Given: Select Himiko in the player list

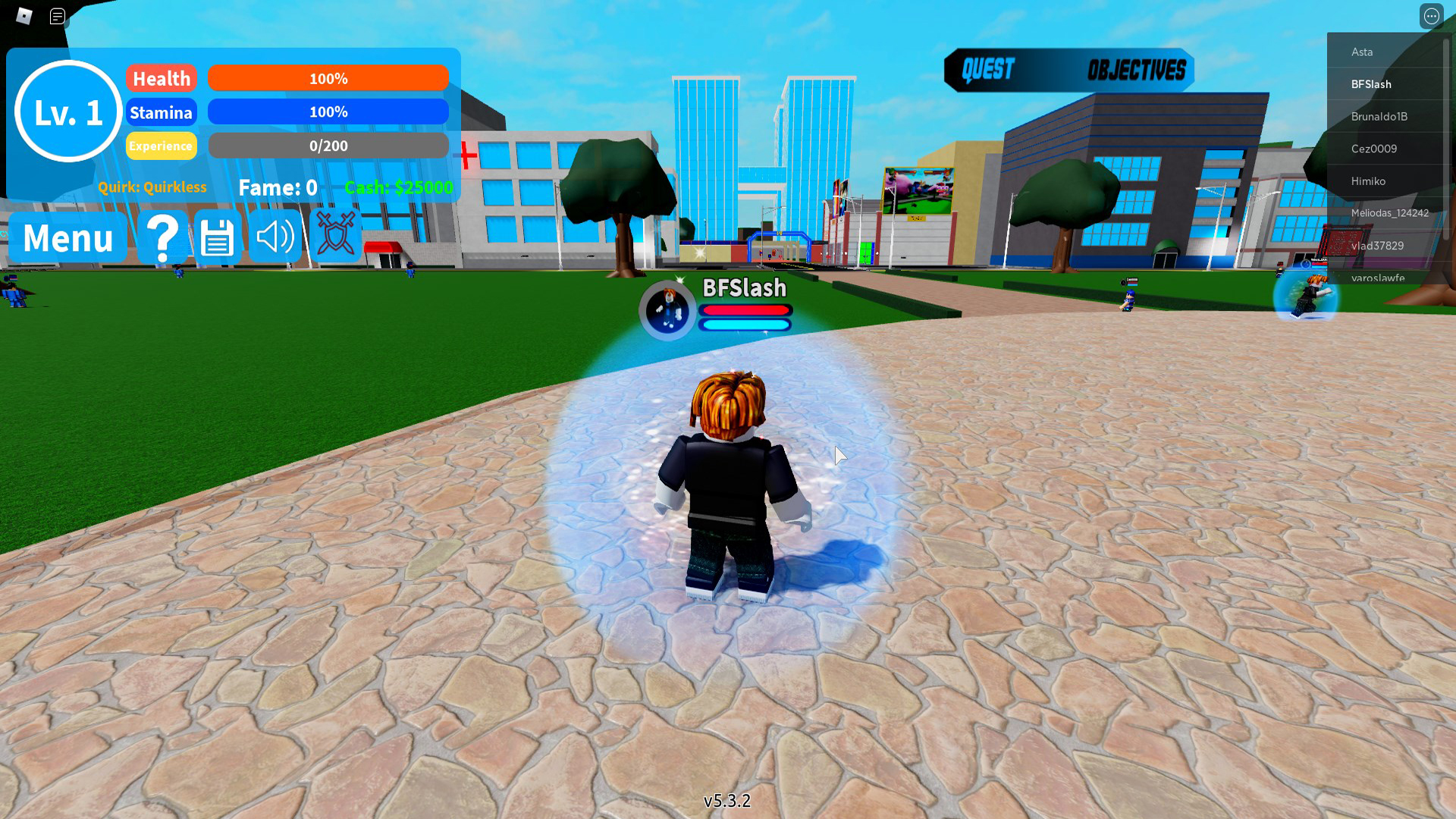Looking at the screenshot, I should click(x=1369, y=180).
